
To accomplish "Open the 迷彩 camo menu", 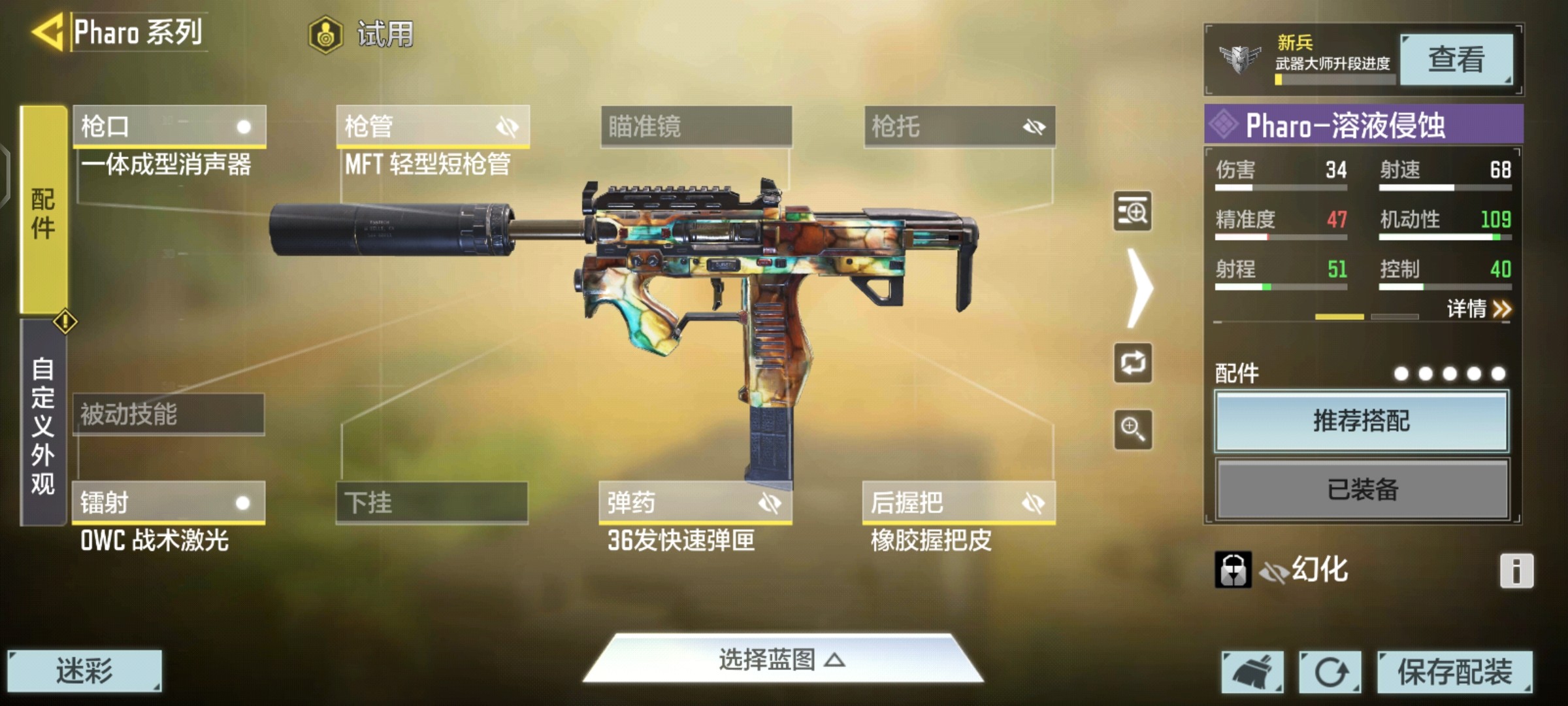I will (84, 671).
